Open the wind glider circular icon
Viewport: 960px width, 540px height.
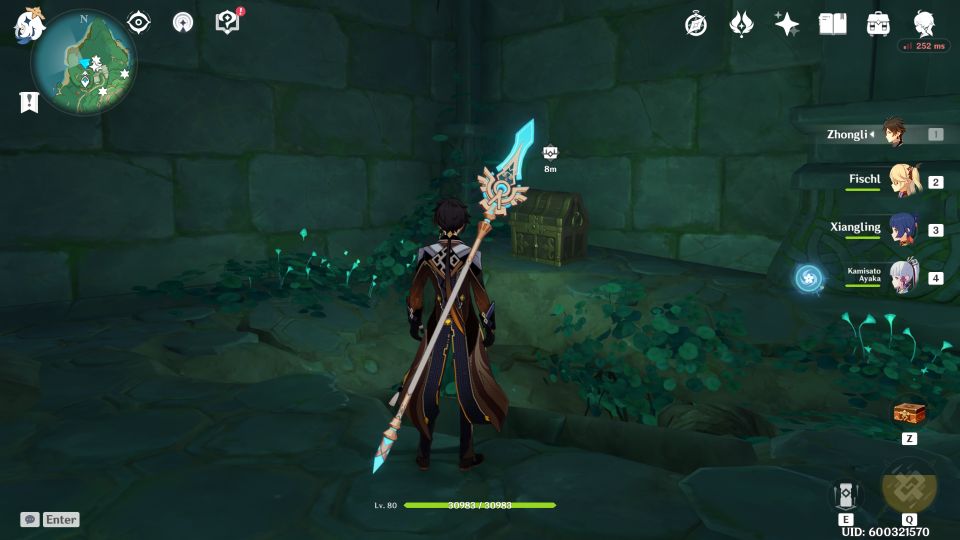pos(183,22)
